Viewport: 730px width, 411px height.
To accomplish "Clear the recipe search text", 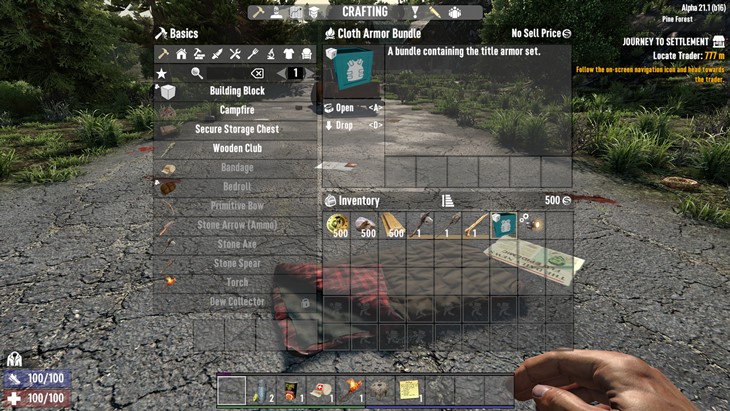I will pos(256,73).
